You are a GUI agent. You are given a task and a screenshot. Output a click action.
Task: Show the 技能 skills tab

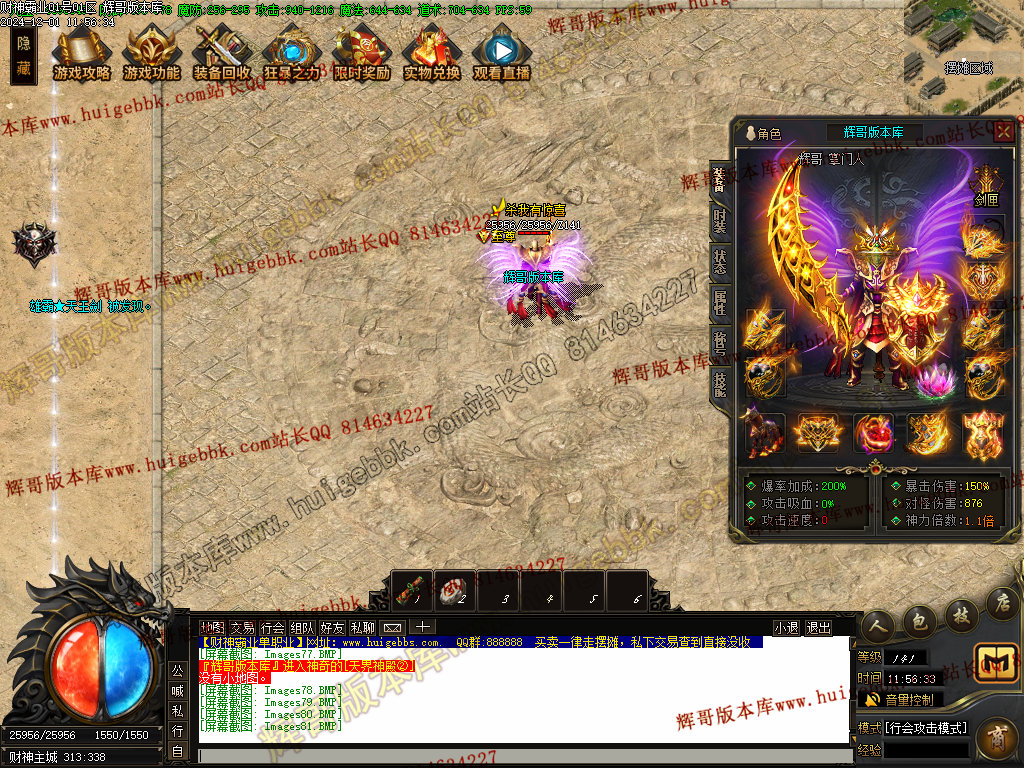720,383
